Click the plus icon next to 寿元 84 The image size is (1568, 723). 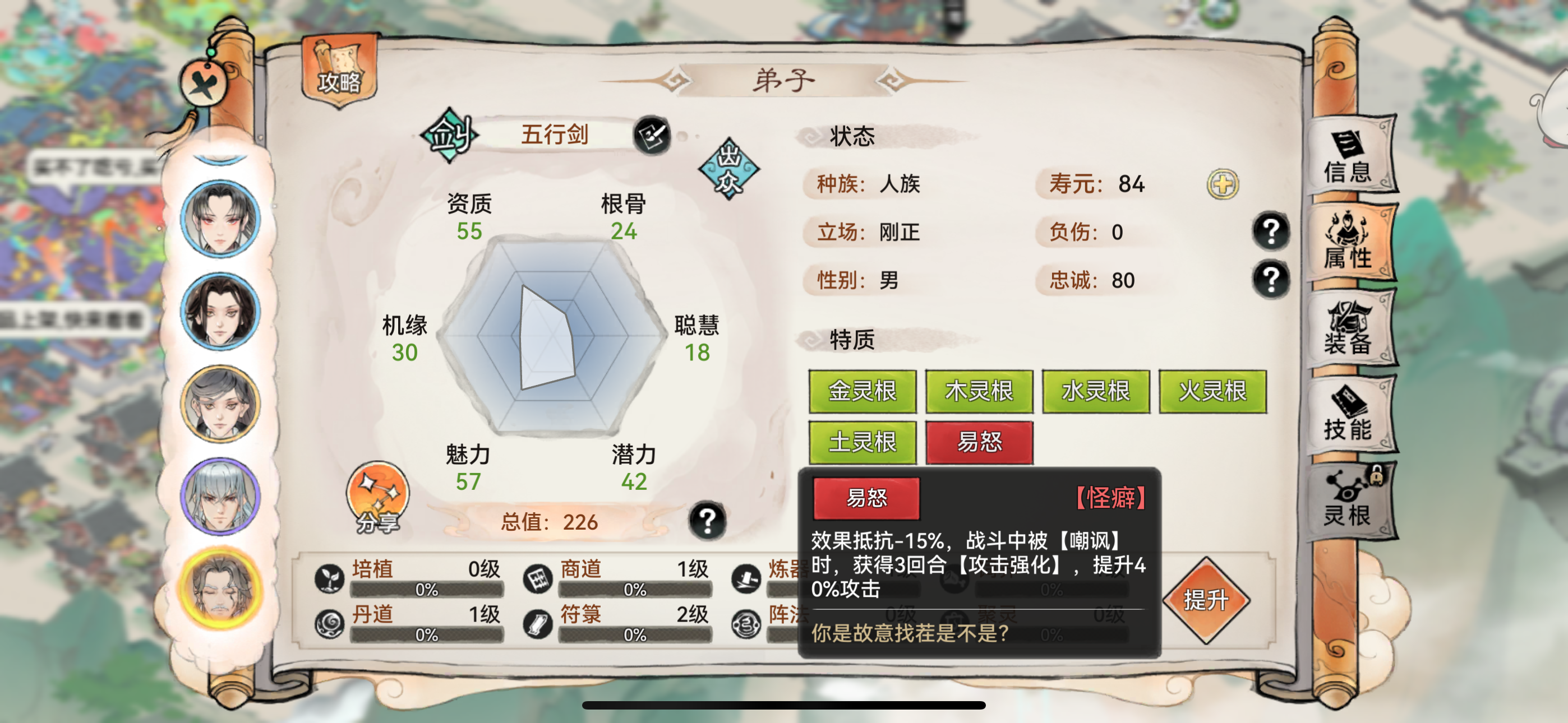(1223, 184)
